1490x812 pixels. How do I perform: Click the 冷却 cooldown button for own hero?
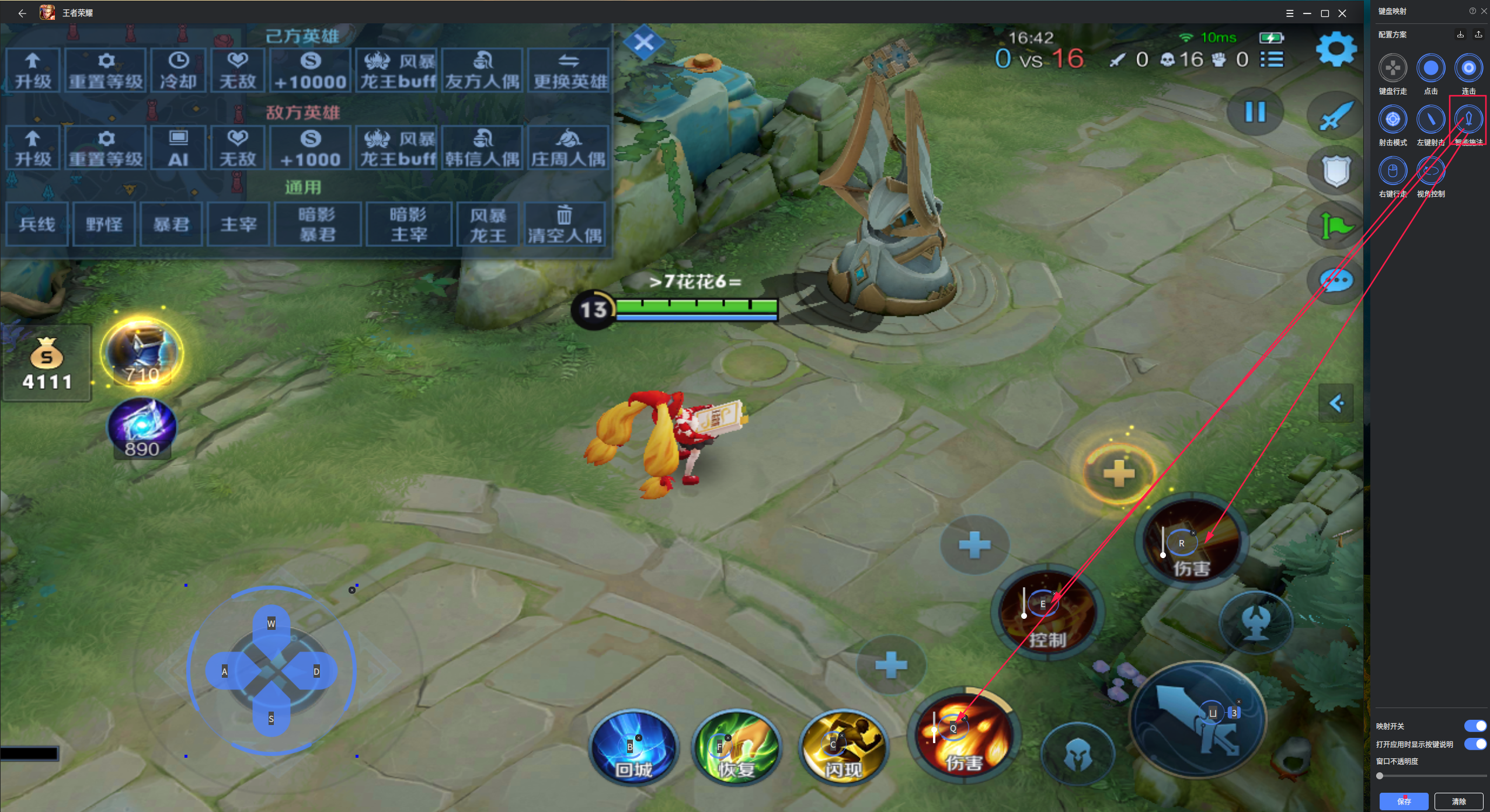coord(178,71)
